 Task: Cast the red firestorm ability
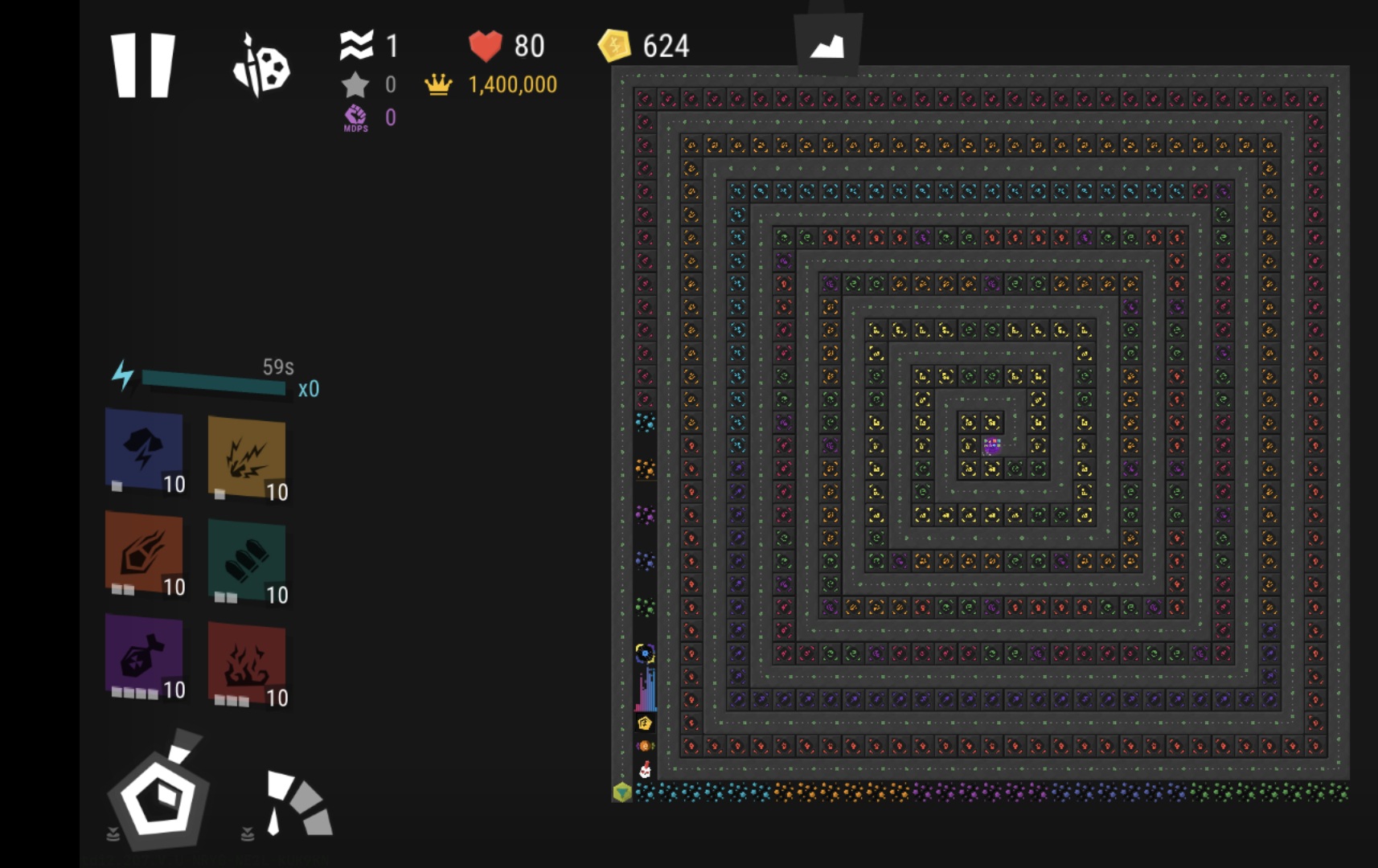(247, 663)
